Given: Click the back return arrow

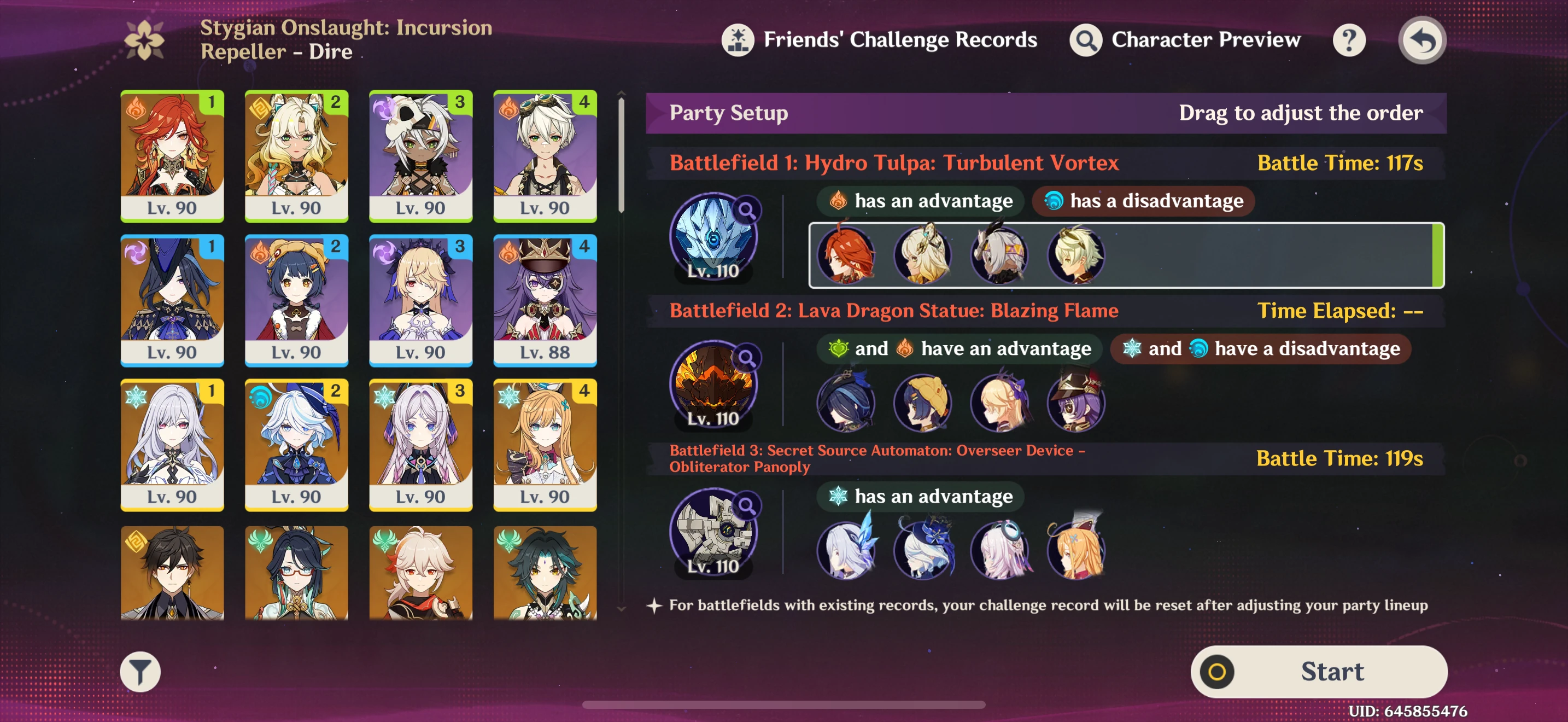Looking at the screenshot, I should 1422,39.
